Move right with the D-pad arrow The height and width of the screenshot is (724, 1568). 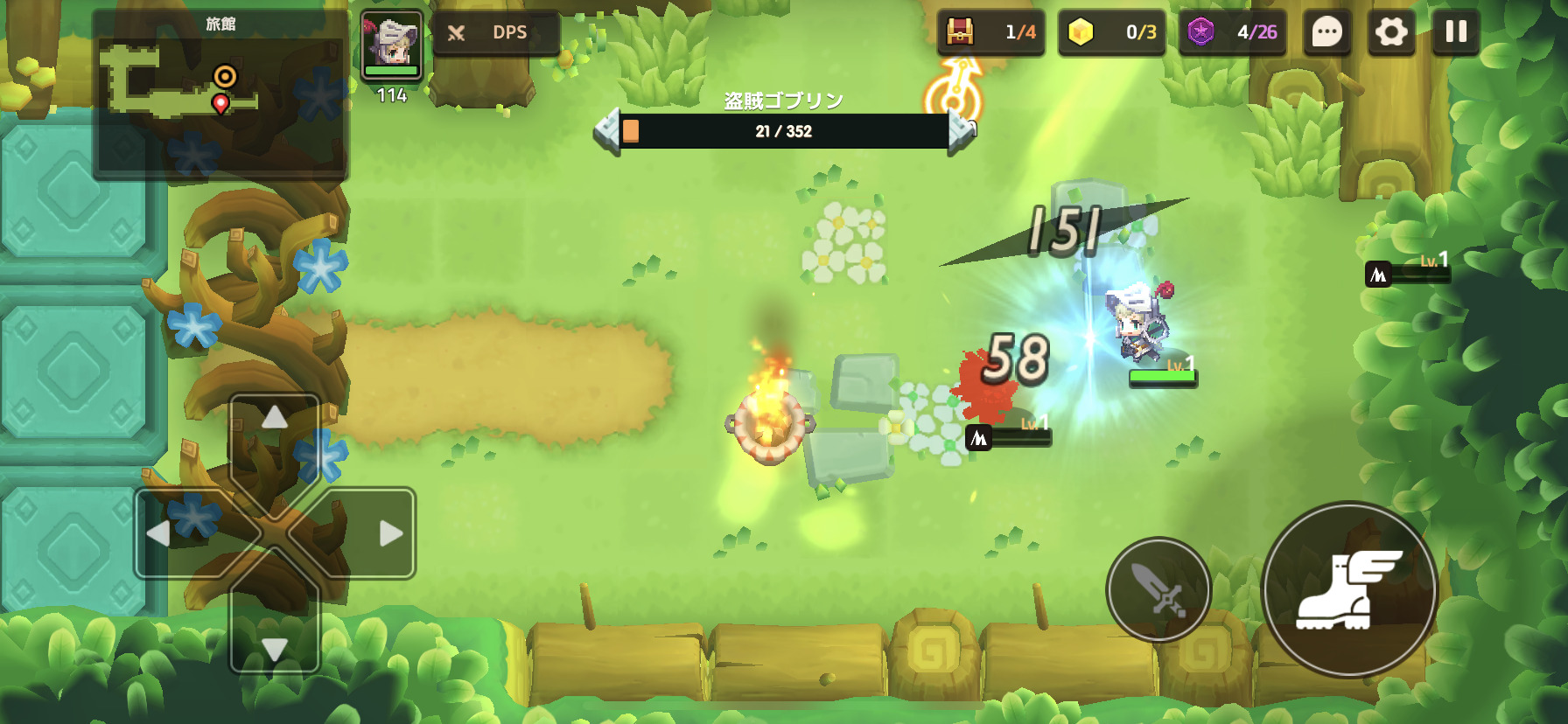click(x=390, y=533)
